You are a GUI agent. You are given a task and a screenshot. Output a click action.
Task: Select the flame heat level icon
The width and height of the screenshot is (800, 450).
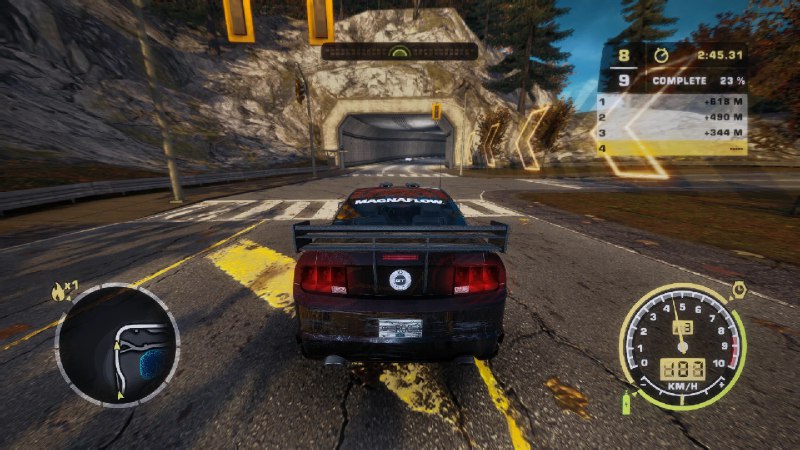pos(57,292)
